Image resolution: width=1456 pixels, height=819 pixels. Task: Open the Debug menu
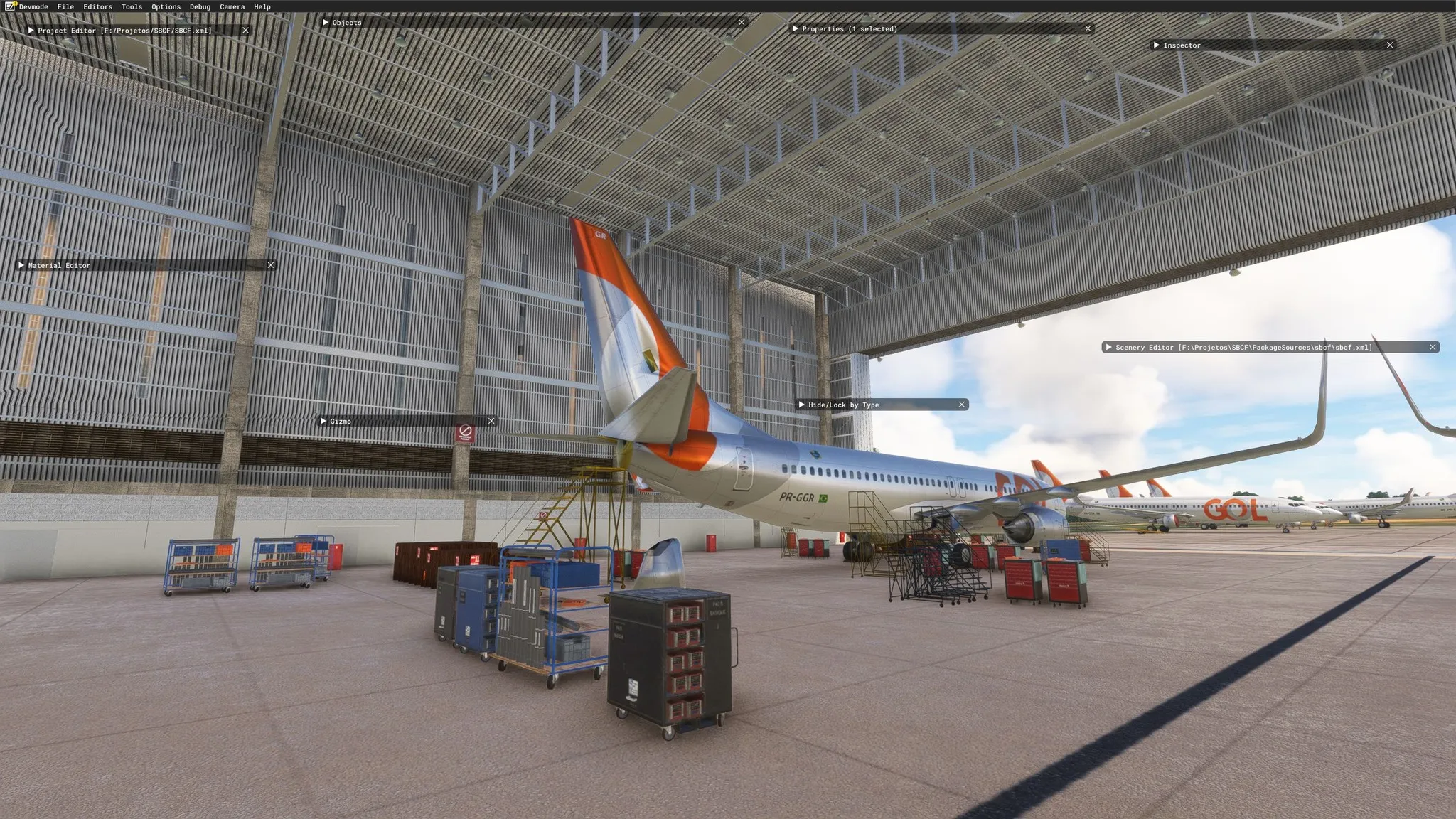(x=200, y=6)
